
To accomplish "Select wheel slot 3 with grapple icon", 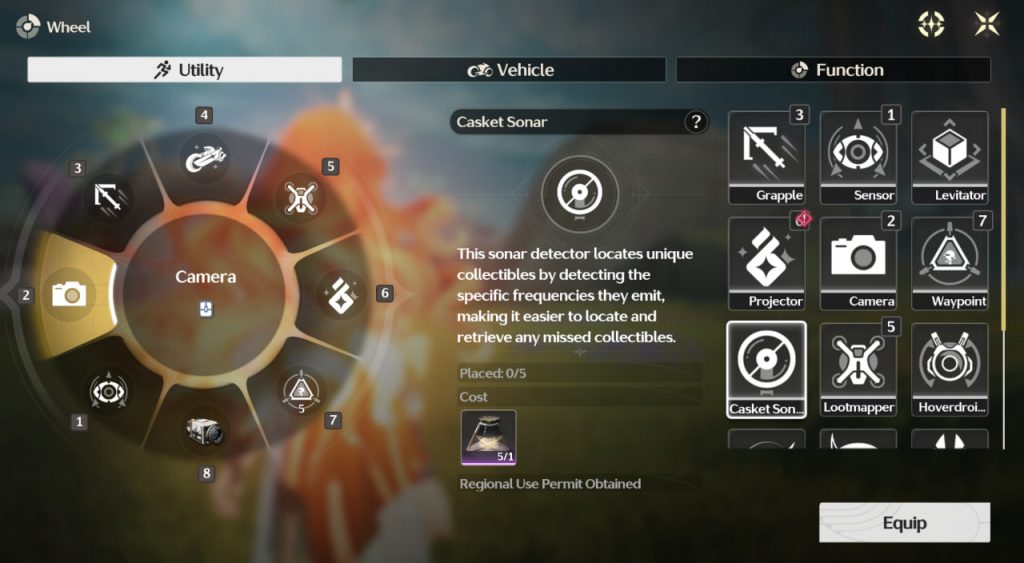I will click(108, 196).
